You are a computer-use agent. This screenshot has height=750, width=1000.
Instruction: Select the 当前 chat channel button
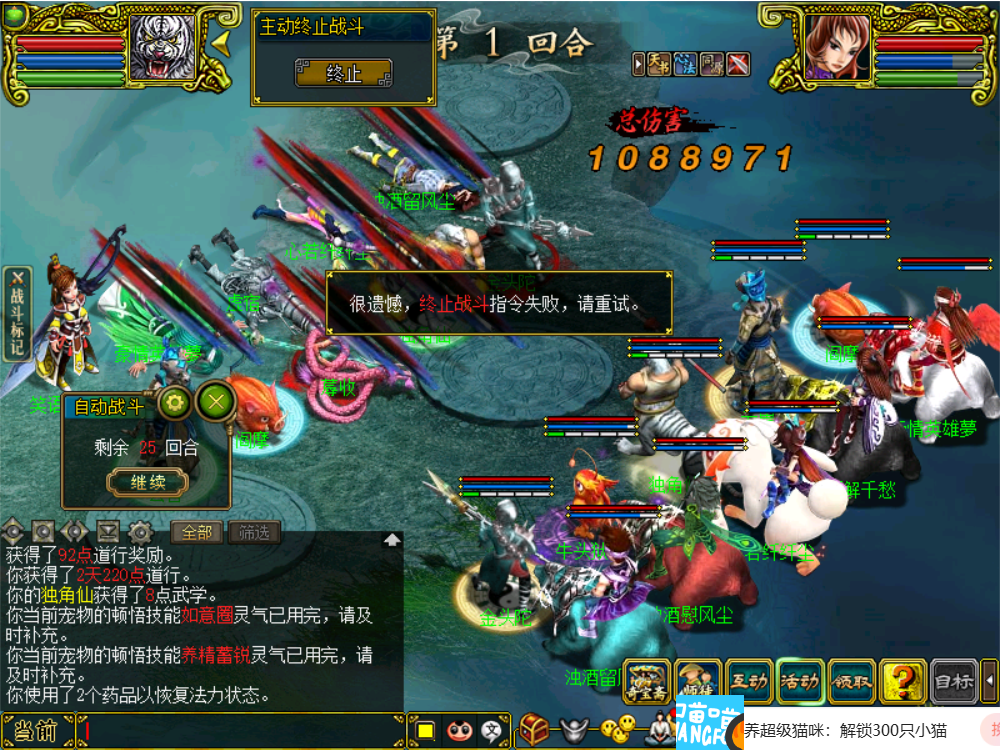click(x=36, y=731)
